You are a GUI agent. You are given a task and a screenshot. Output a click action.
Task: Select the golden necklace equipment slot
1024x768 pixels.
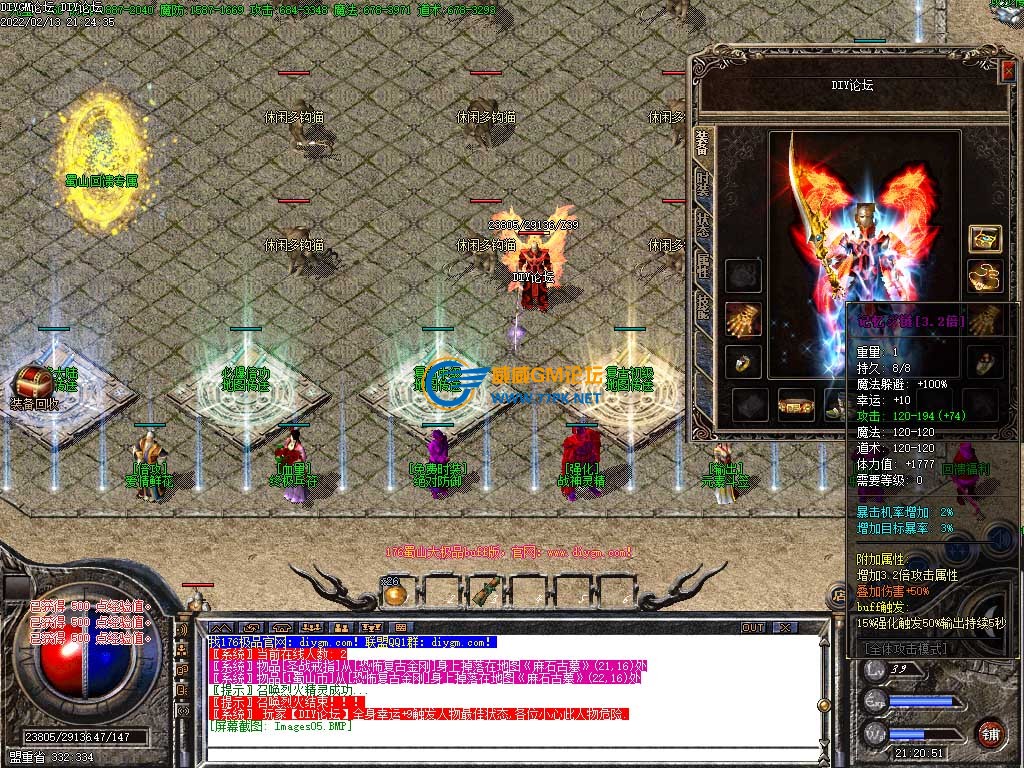(985, 276)
